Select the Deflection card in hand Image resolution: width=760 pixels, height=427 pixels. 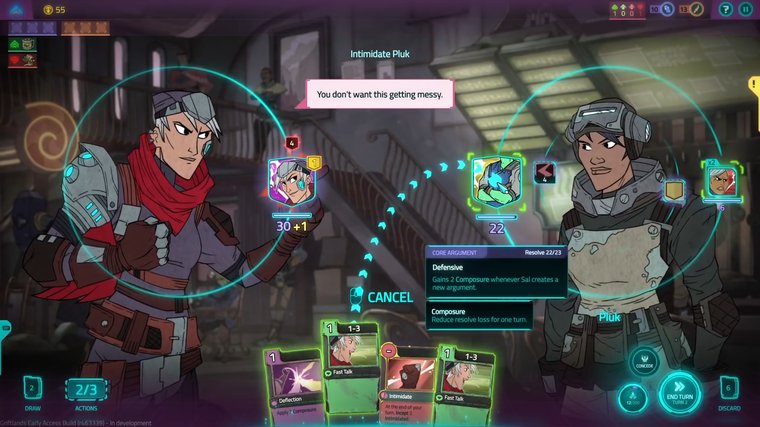(x=290, y=385)
